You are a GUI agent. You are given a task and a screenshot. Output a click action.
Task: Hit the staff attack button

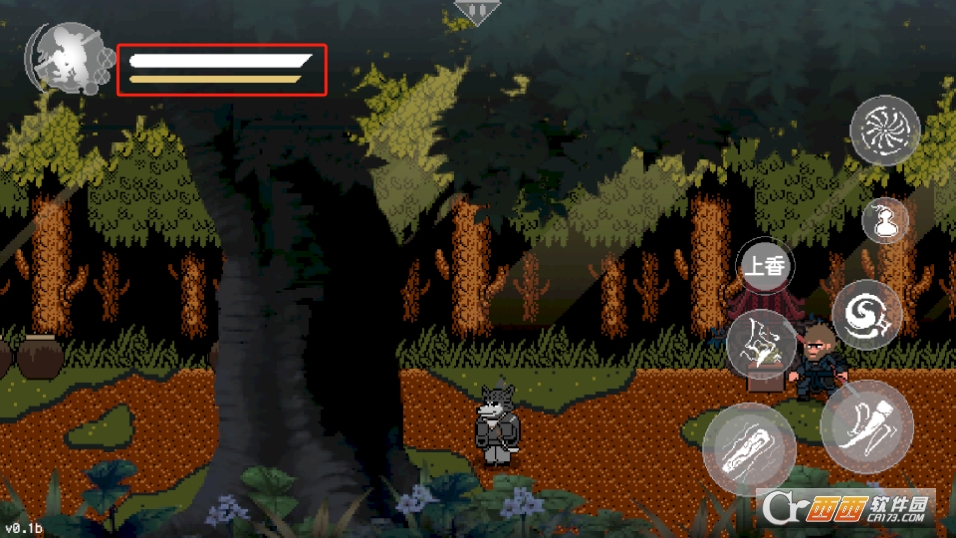coord(748,449)
